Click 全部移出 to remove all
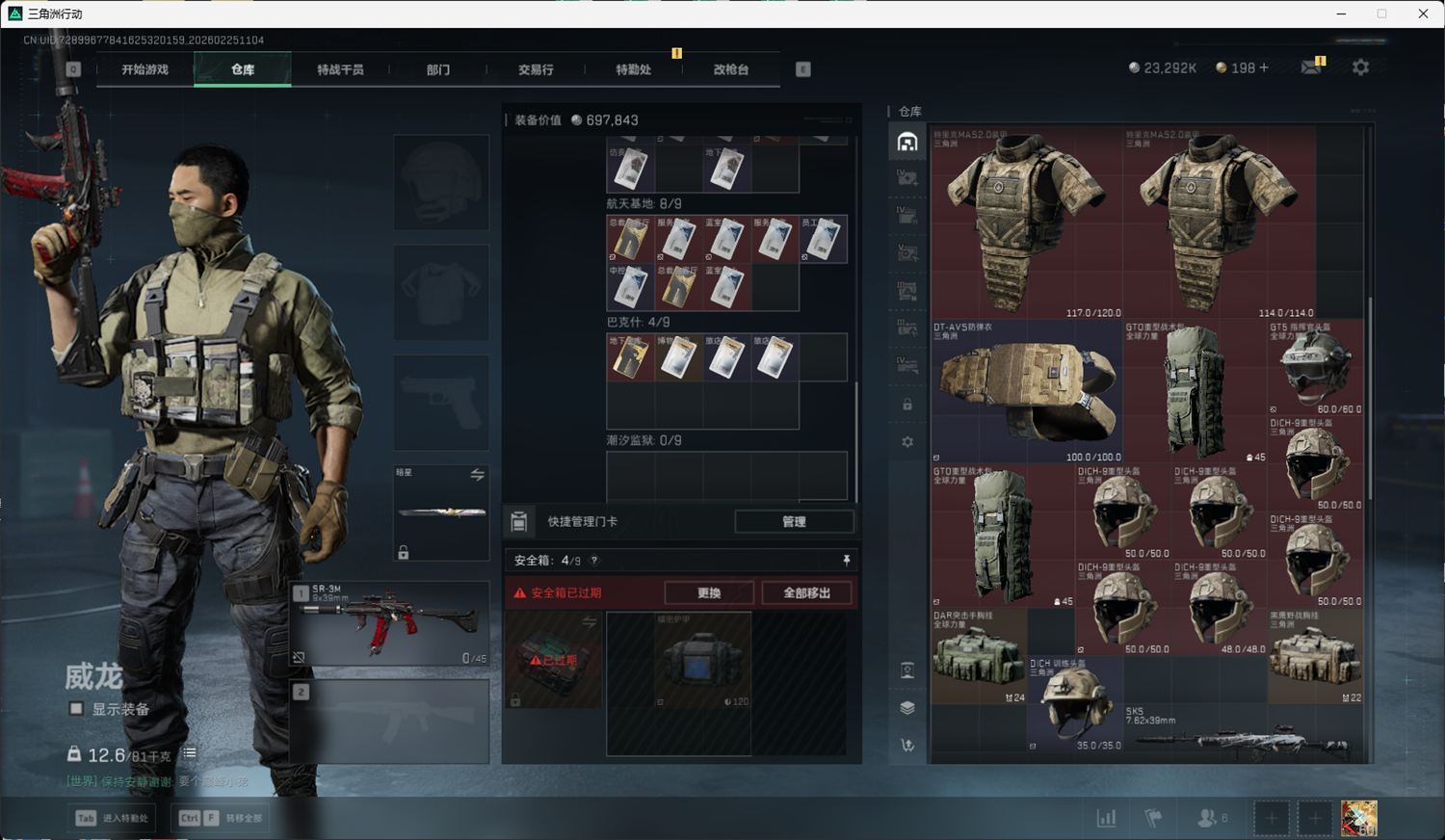Viewport: 1445px width, 840px height. pos(806,592)
